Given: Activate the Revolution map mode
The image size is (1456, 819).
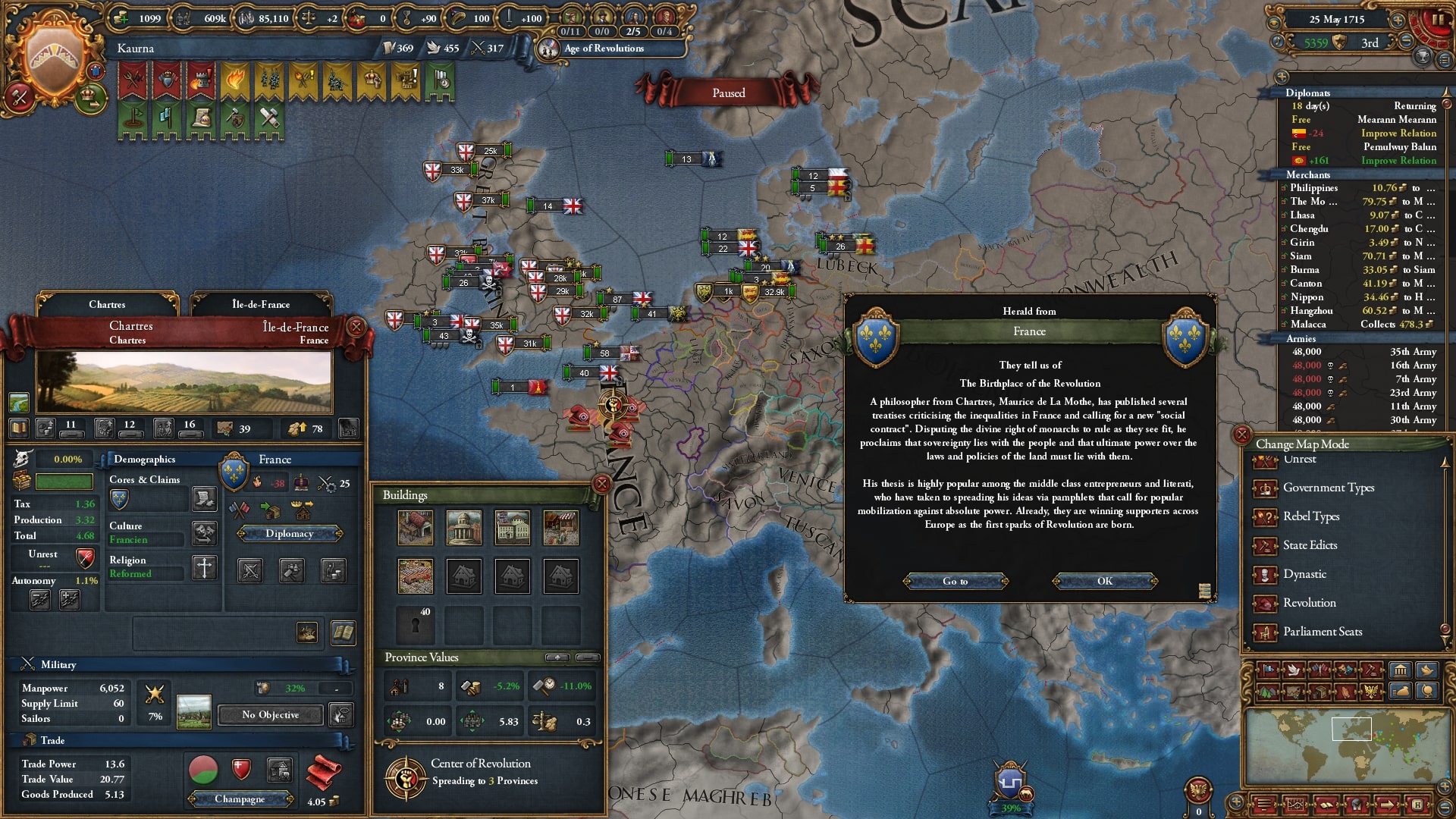Looking at the screenshot, I should click(x=1309, y=603).
